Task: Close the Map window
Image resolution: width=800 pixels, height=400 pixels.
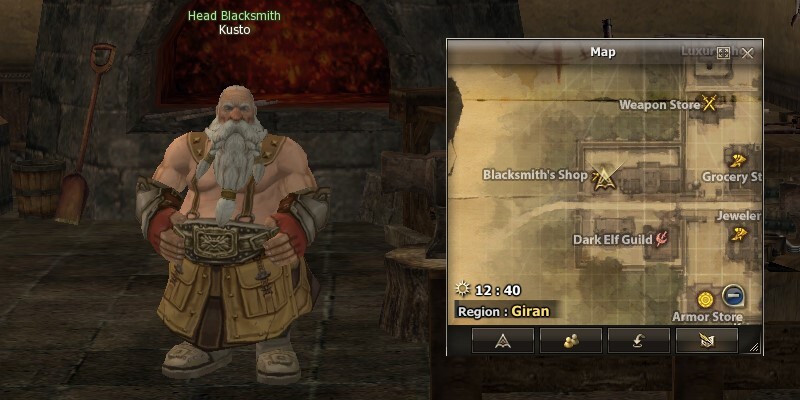Action: tap(747, 52)
